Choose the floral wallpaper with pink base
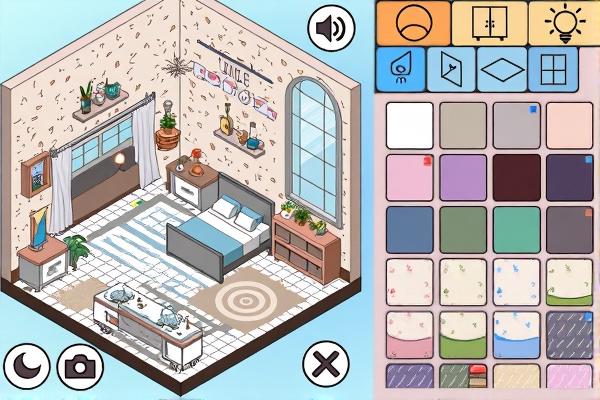Screen dimensions: 600x400 [x=410, y=335]
